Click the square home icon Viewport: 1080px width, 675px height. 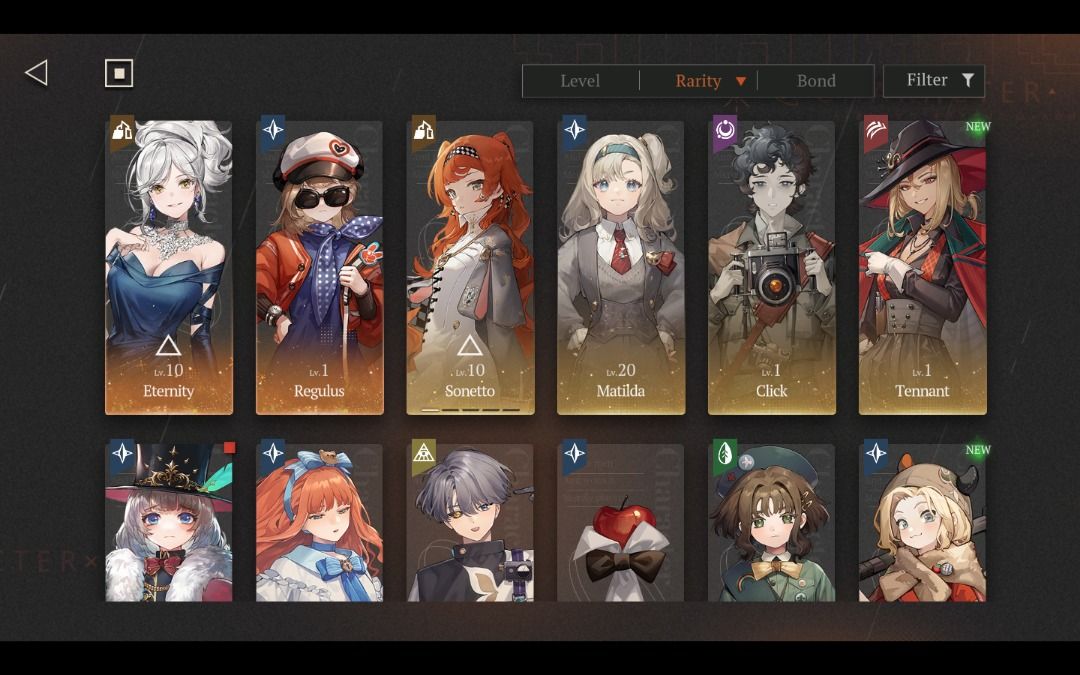[x=119, y=73]
